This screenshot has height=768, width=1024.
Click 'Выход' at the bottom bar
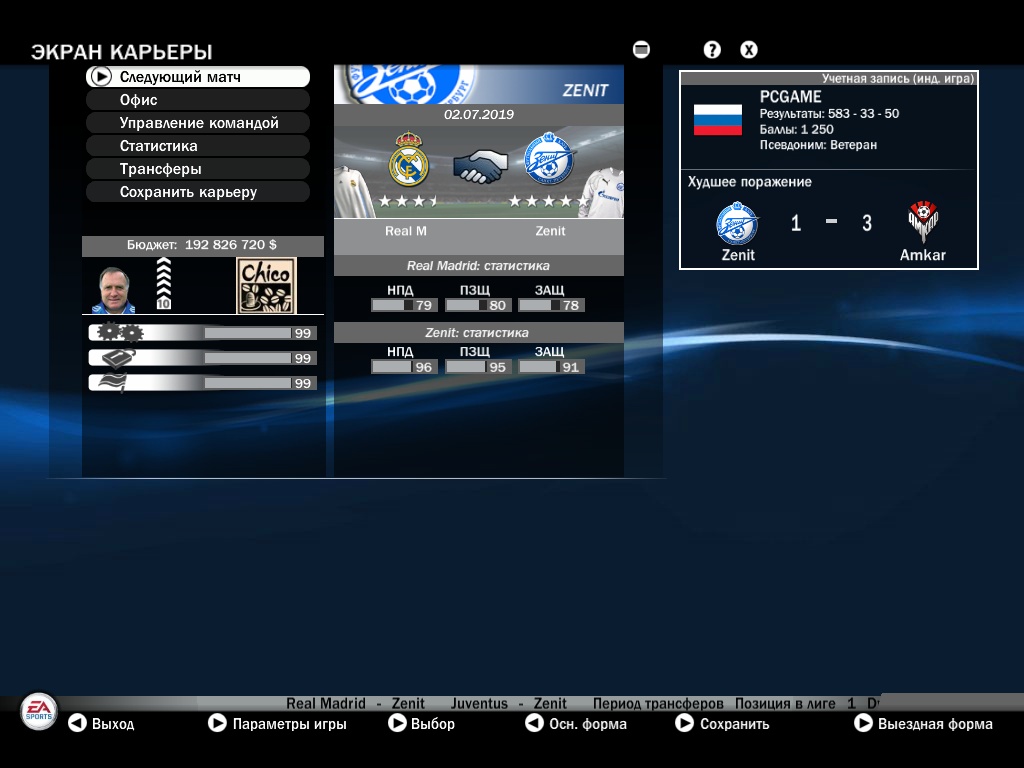tap(101, 724)
